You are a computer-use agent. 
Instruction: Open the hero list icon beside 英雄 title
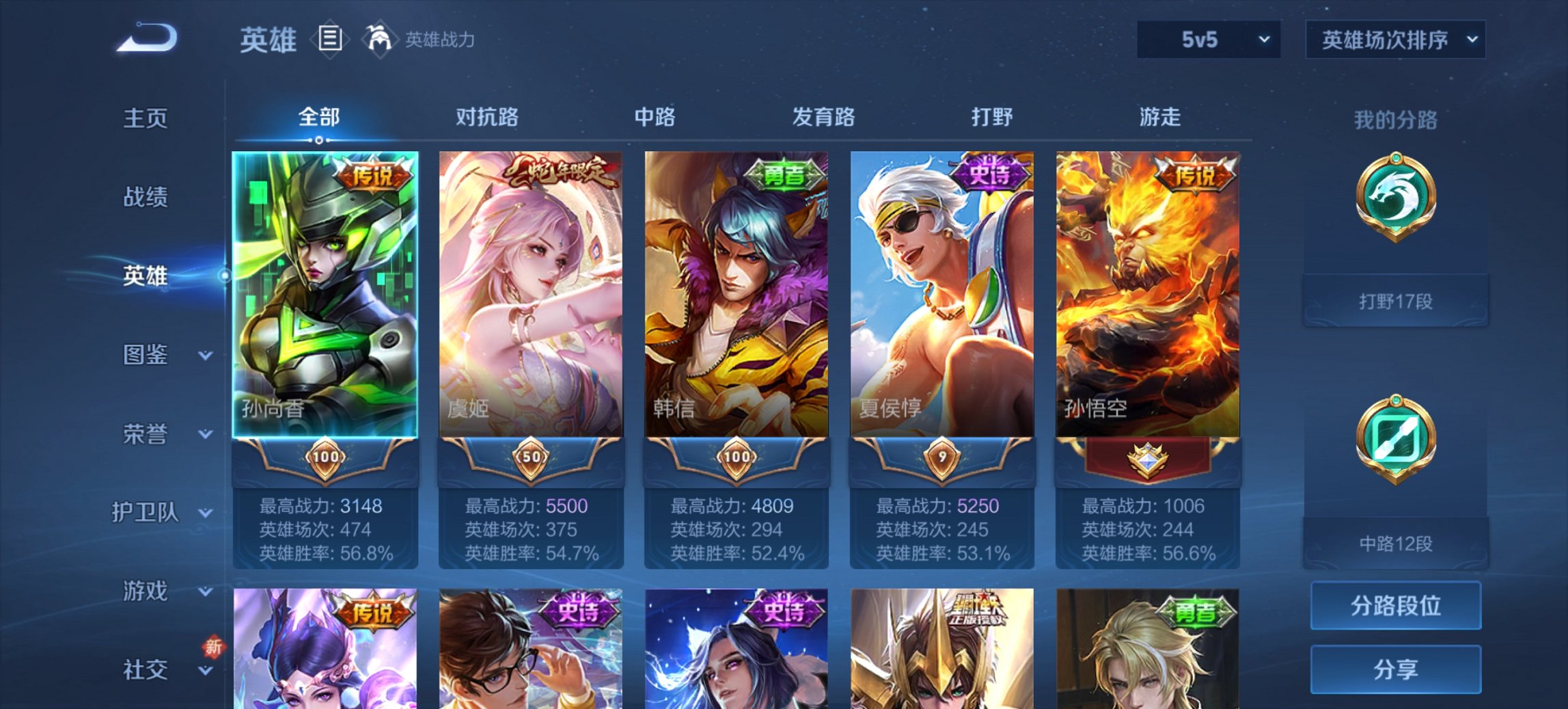(331, 40)
